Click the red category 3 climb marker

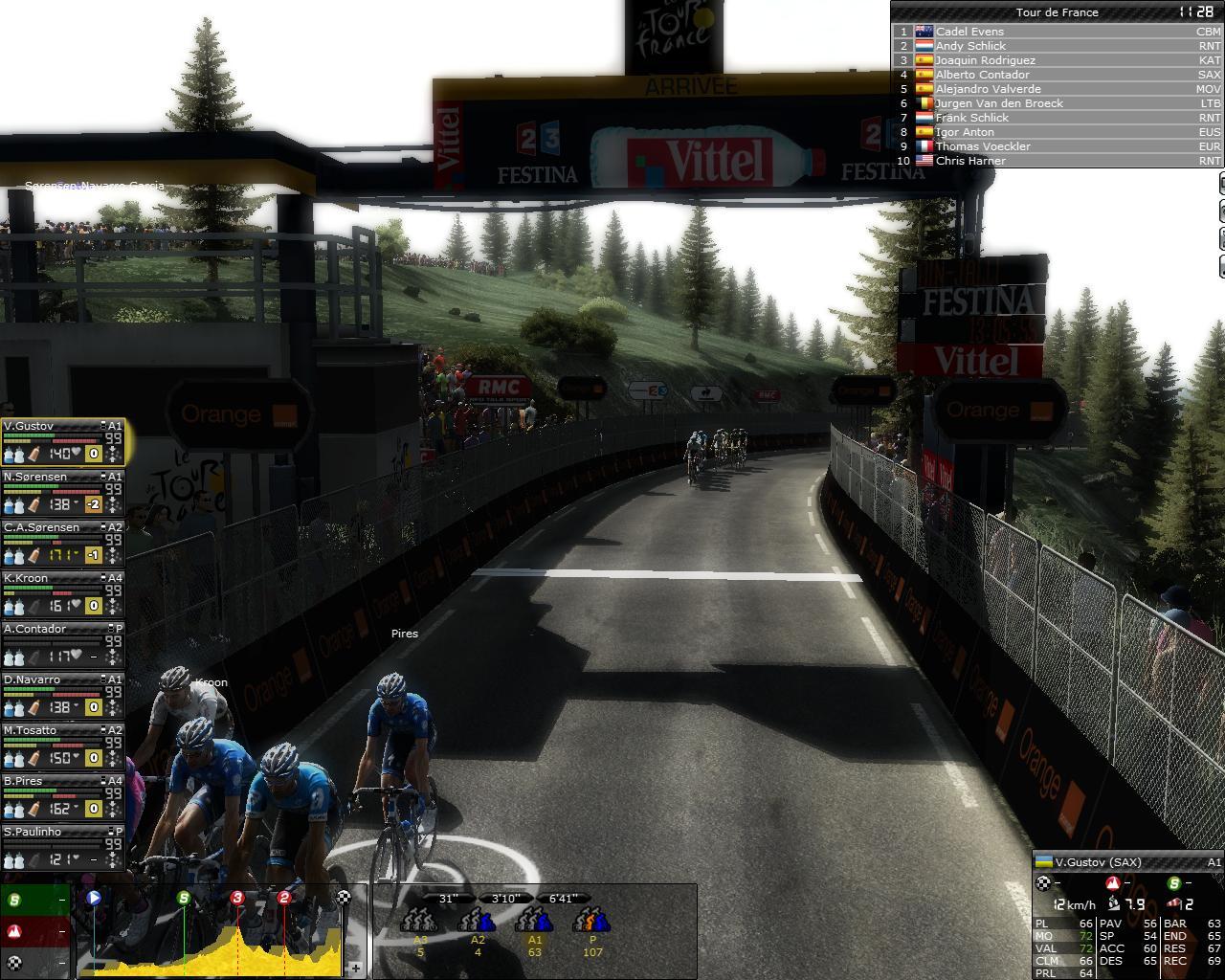click(x=237, y=898)
